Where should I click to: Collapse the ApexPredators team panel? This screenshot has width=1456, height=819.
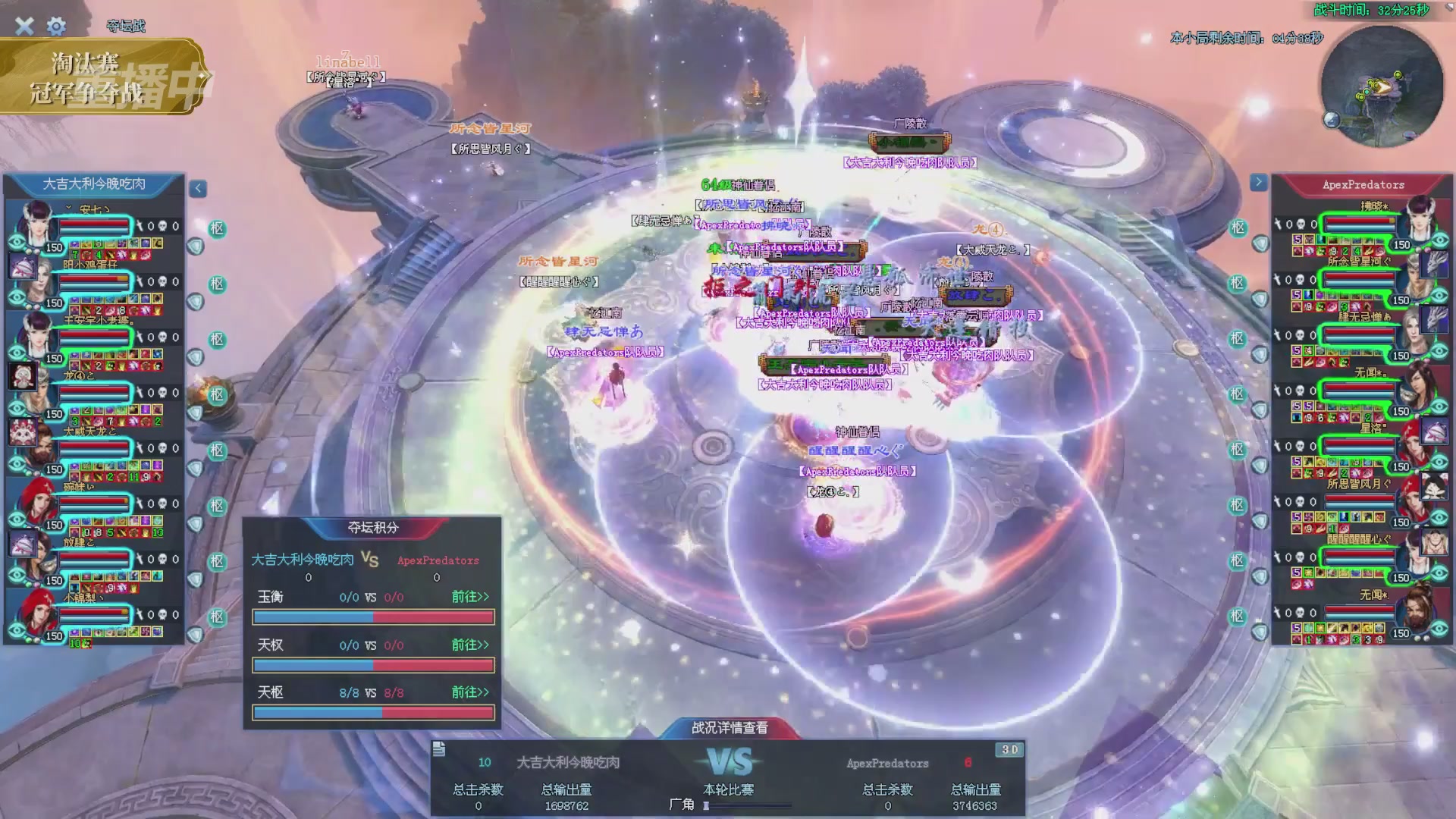[x=1258, y=182]
